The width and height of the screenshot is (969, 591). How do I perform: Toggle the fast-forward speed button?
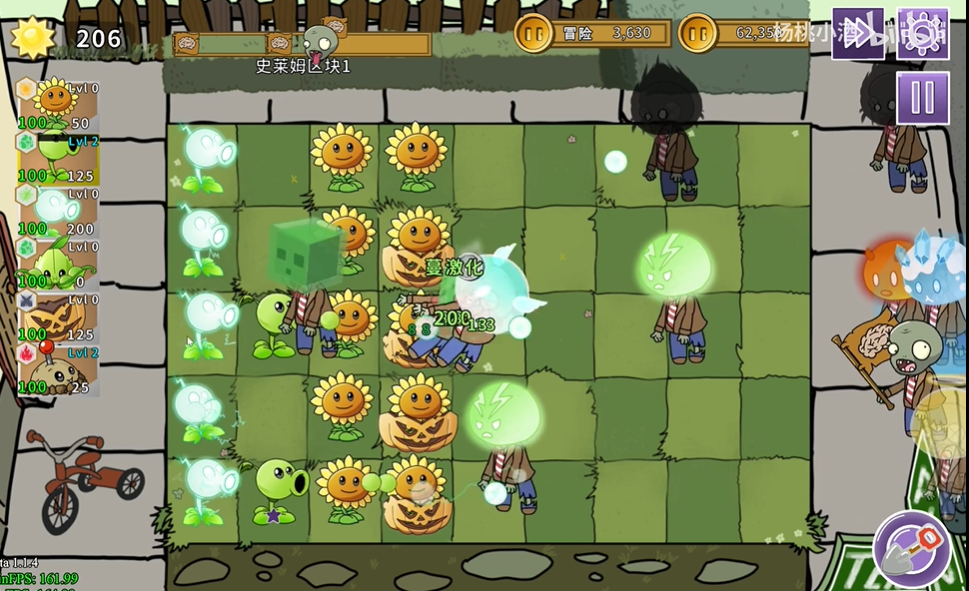coord(858,33)
